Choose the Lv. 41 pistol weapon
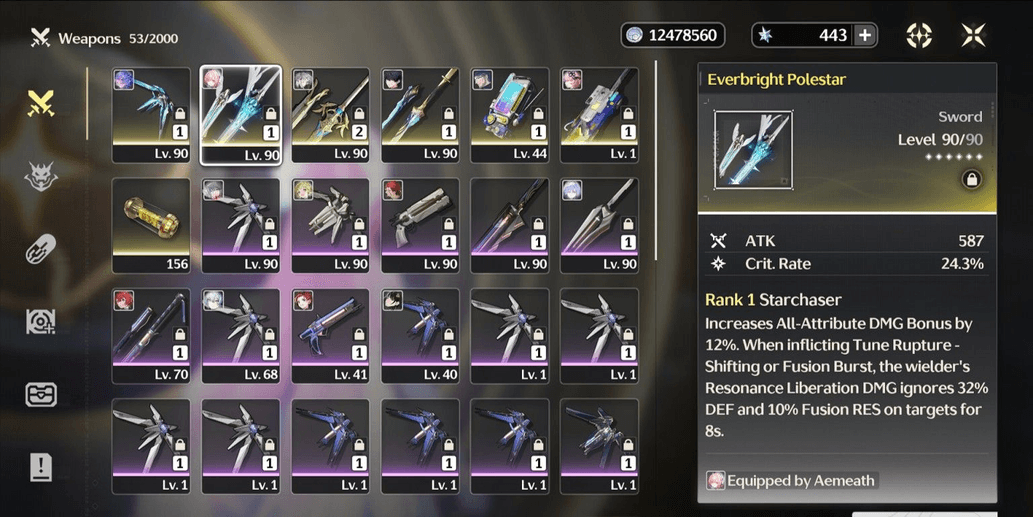The image size is (1033, 517). point(330,335)
